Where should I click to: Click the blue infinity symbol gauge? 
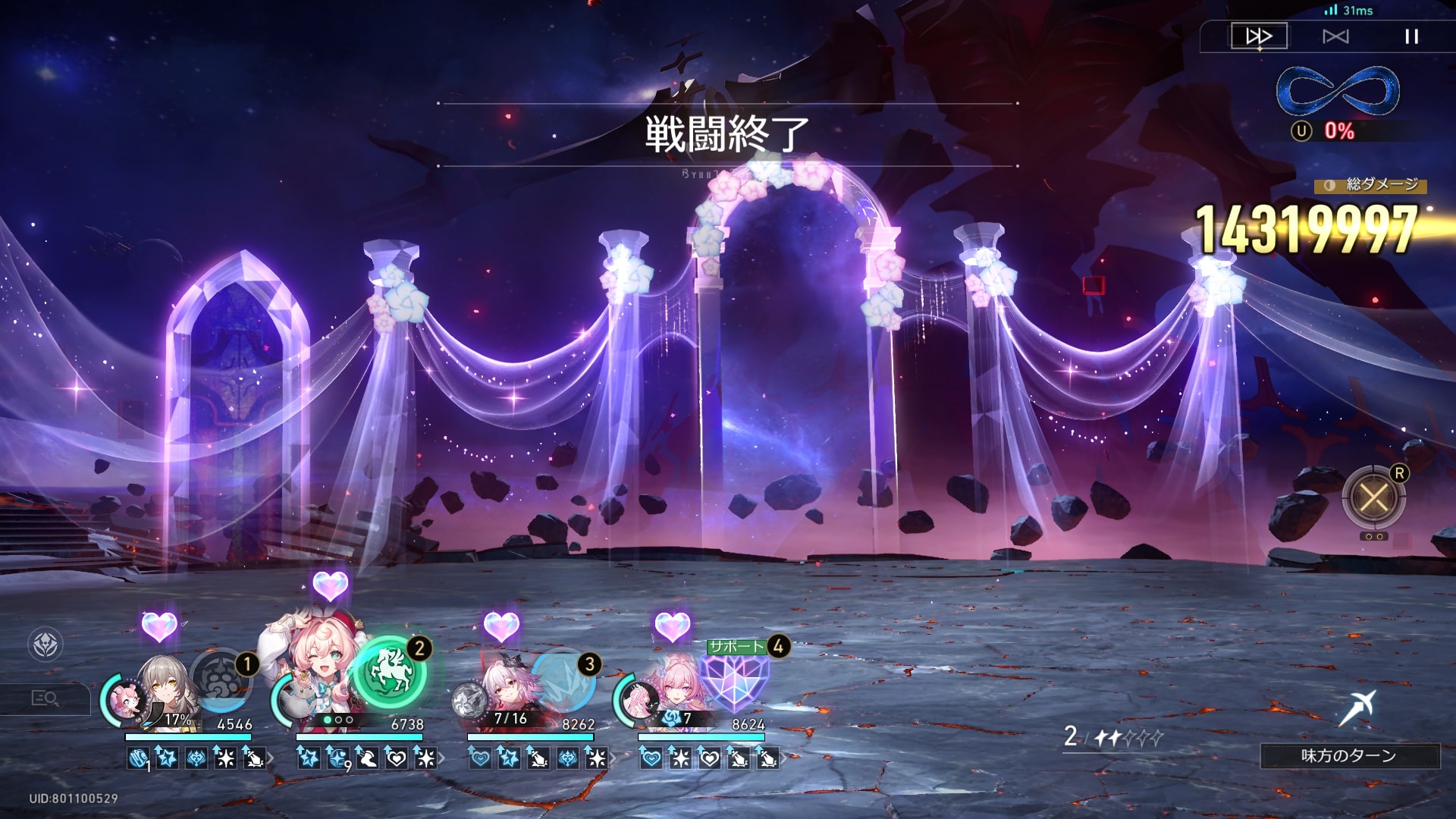pyautogui.click(x=1338, y=91)
